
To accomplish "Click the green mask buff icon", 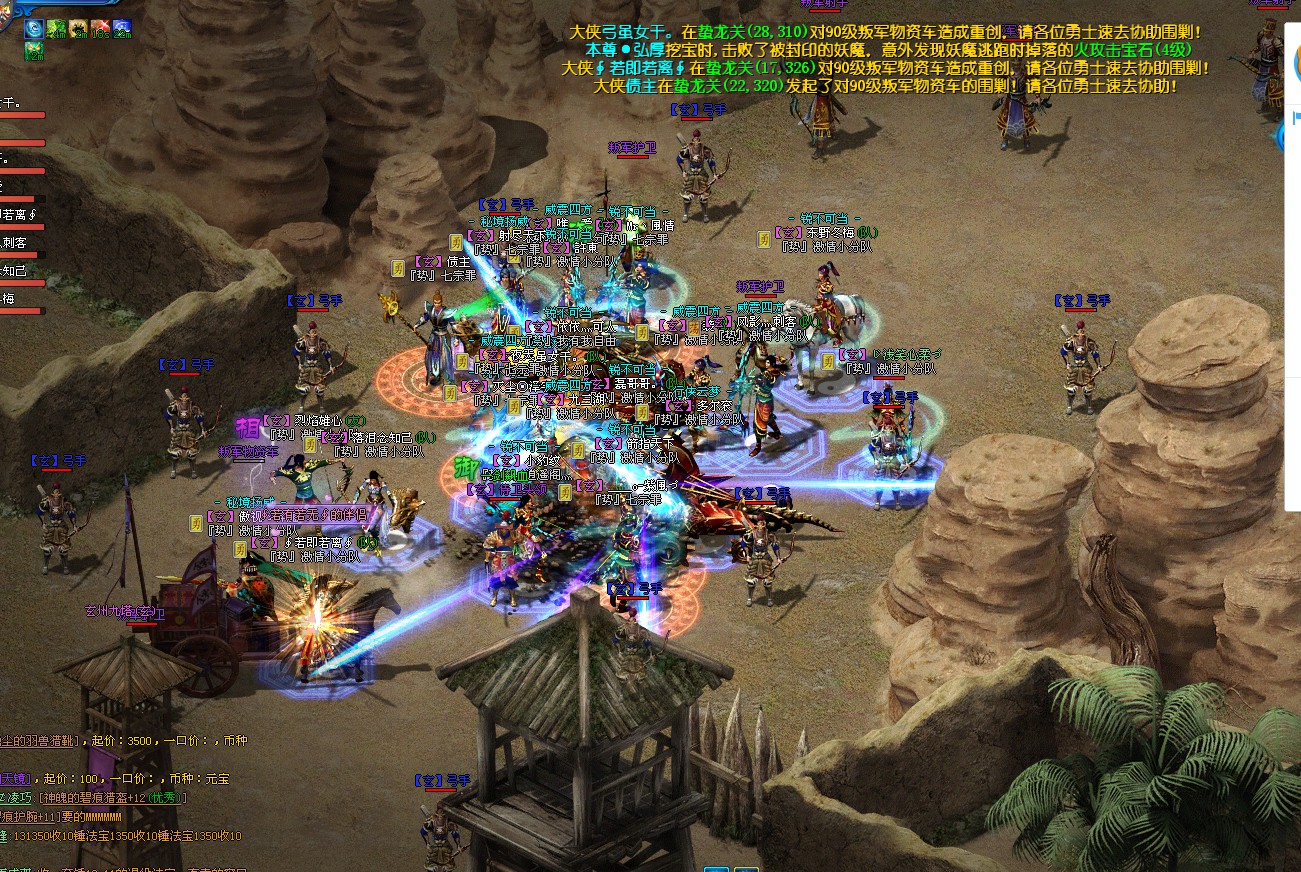I will pyautogui.click(x=34, y=49).
